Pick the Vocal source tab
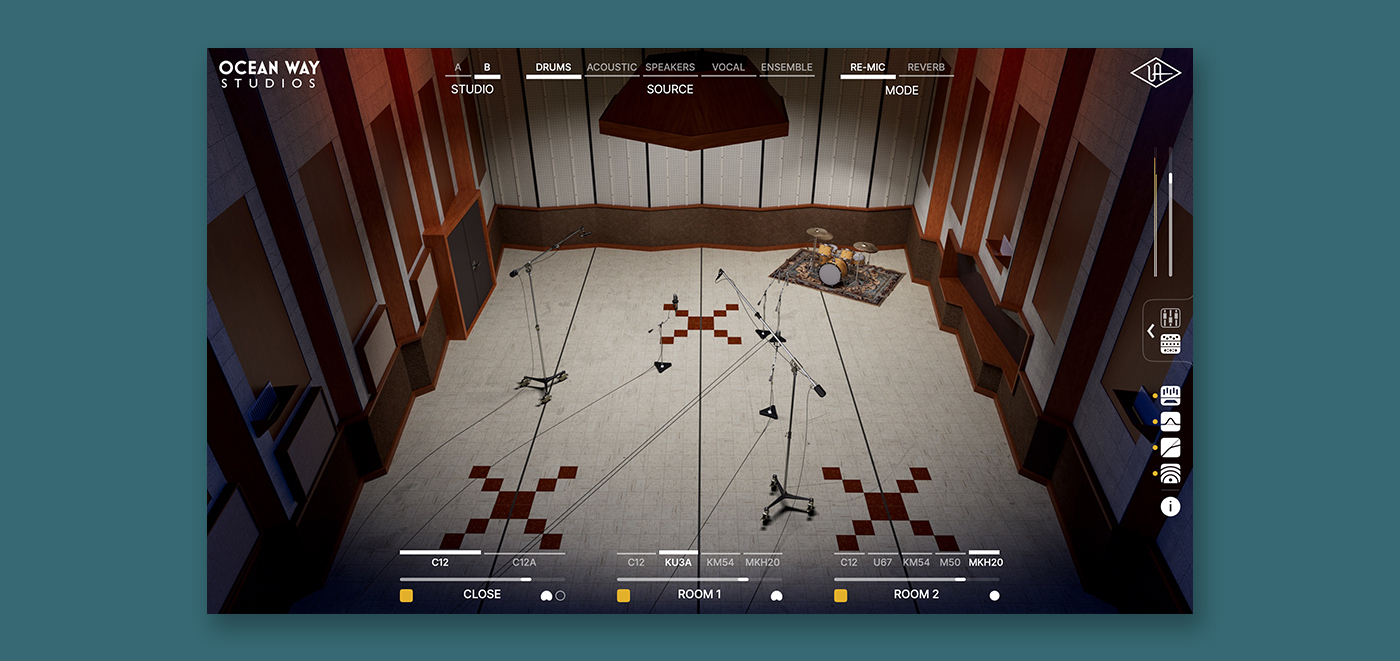 click(728, 68)
